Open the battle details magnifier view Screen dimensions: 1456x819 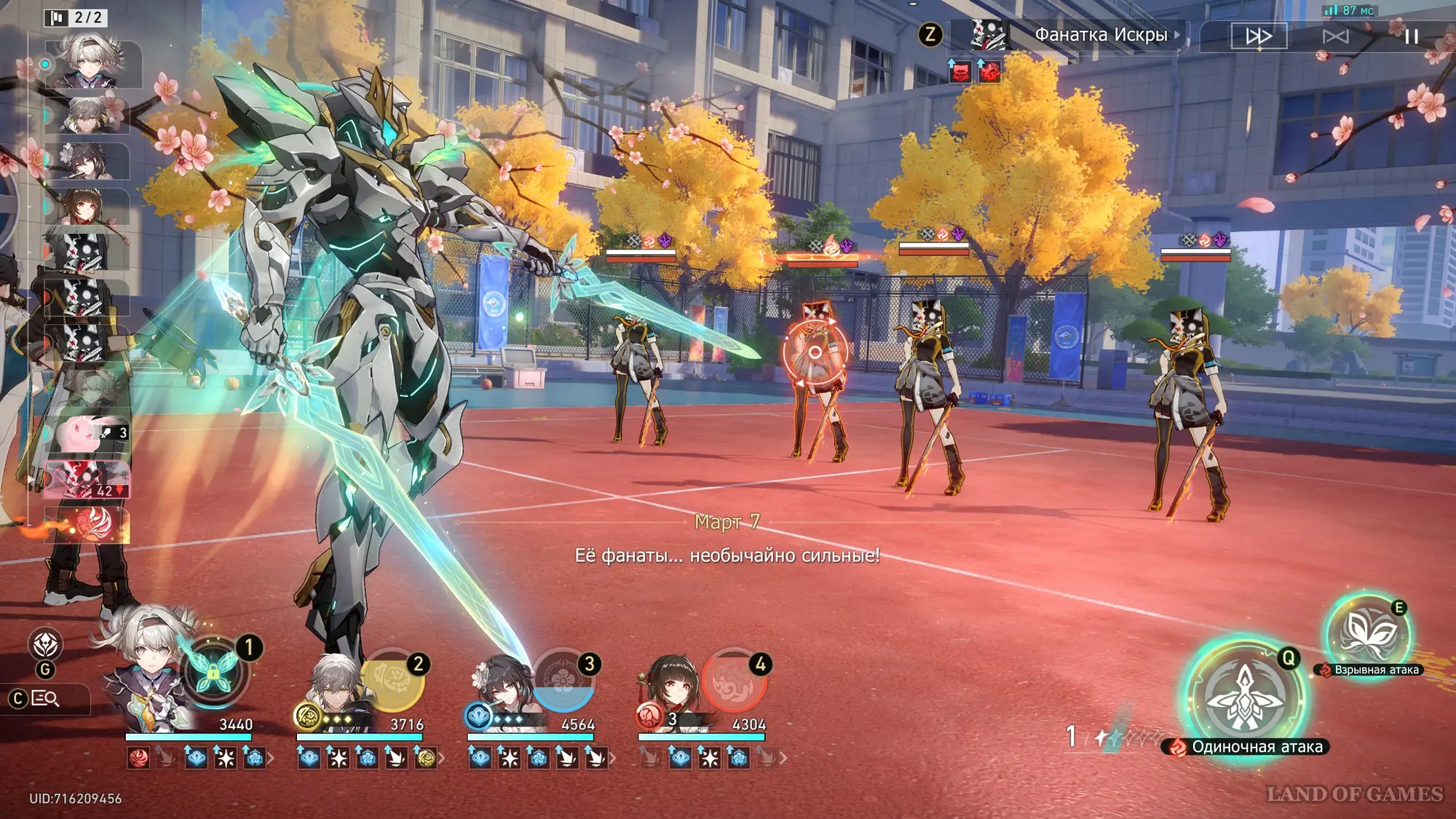tap(45, 699)
